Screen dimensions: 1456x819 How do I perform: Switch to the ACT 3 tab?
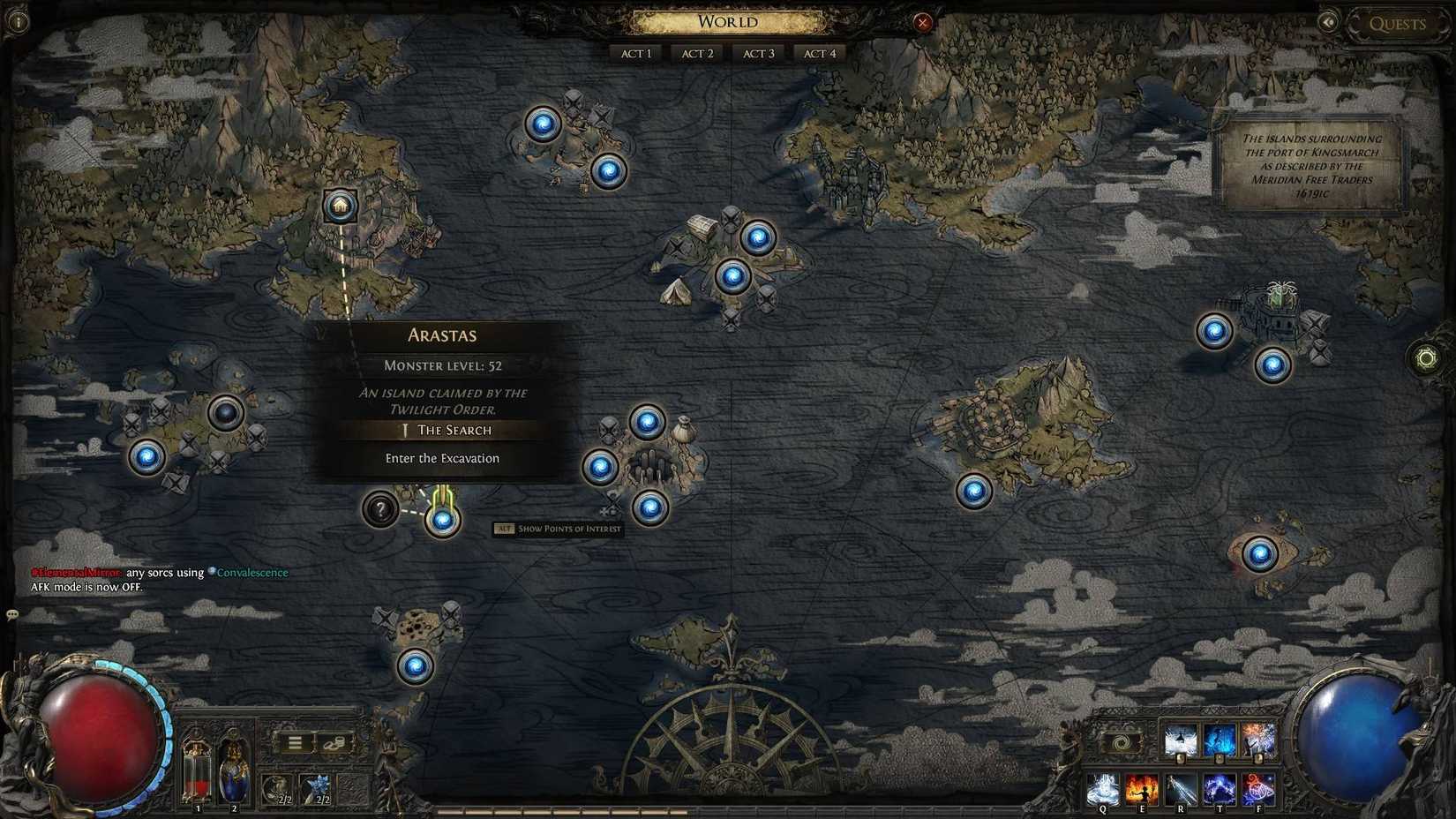point(757,53)
